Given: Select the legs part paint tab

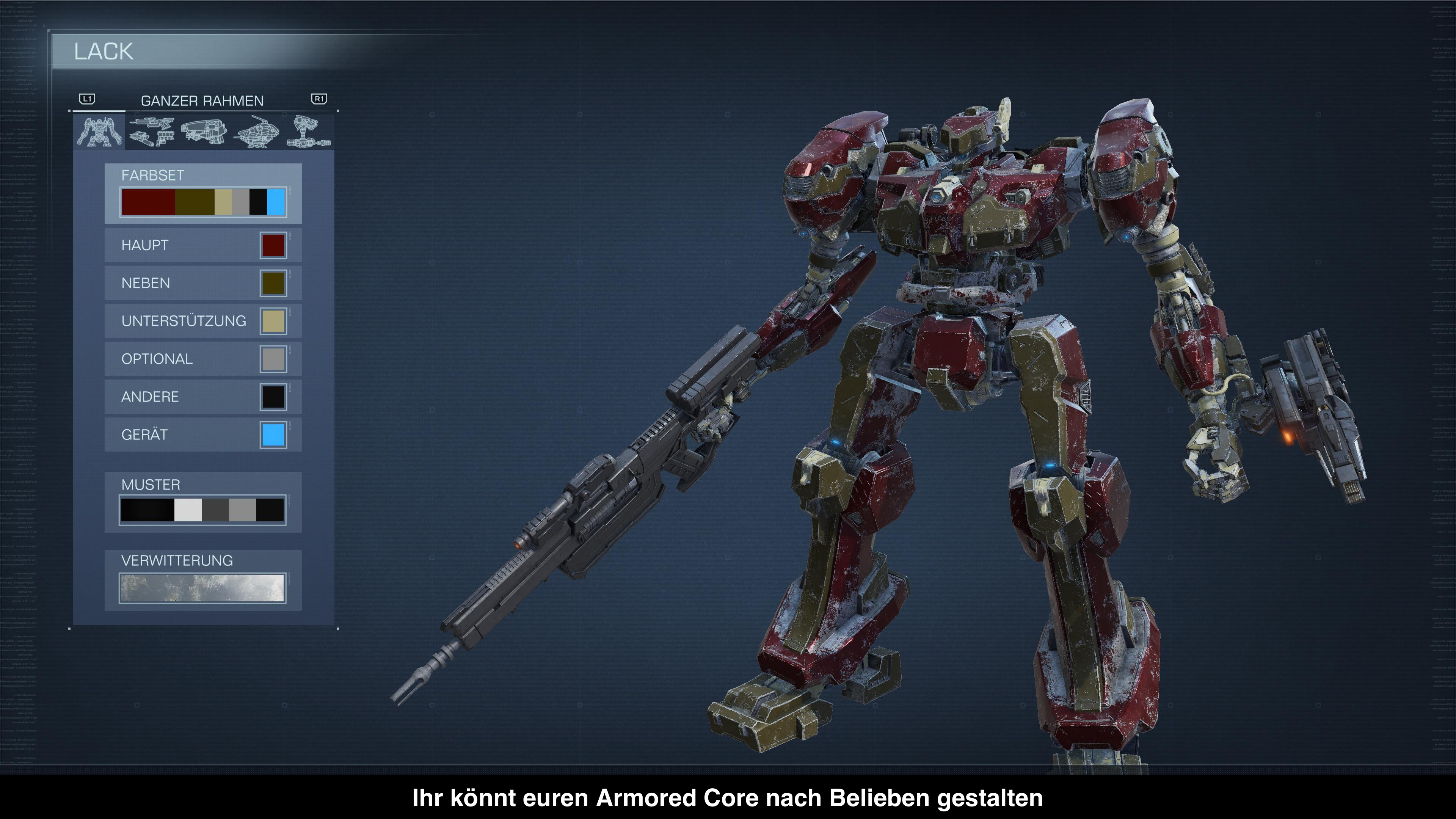Looking at the screenshot, I should pos(308,132).
